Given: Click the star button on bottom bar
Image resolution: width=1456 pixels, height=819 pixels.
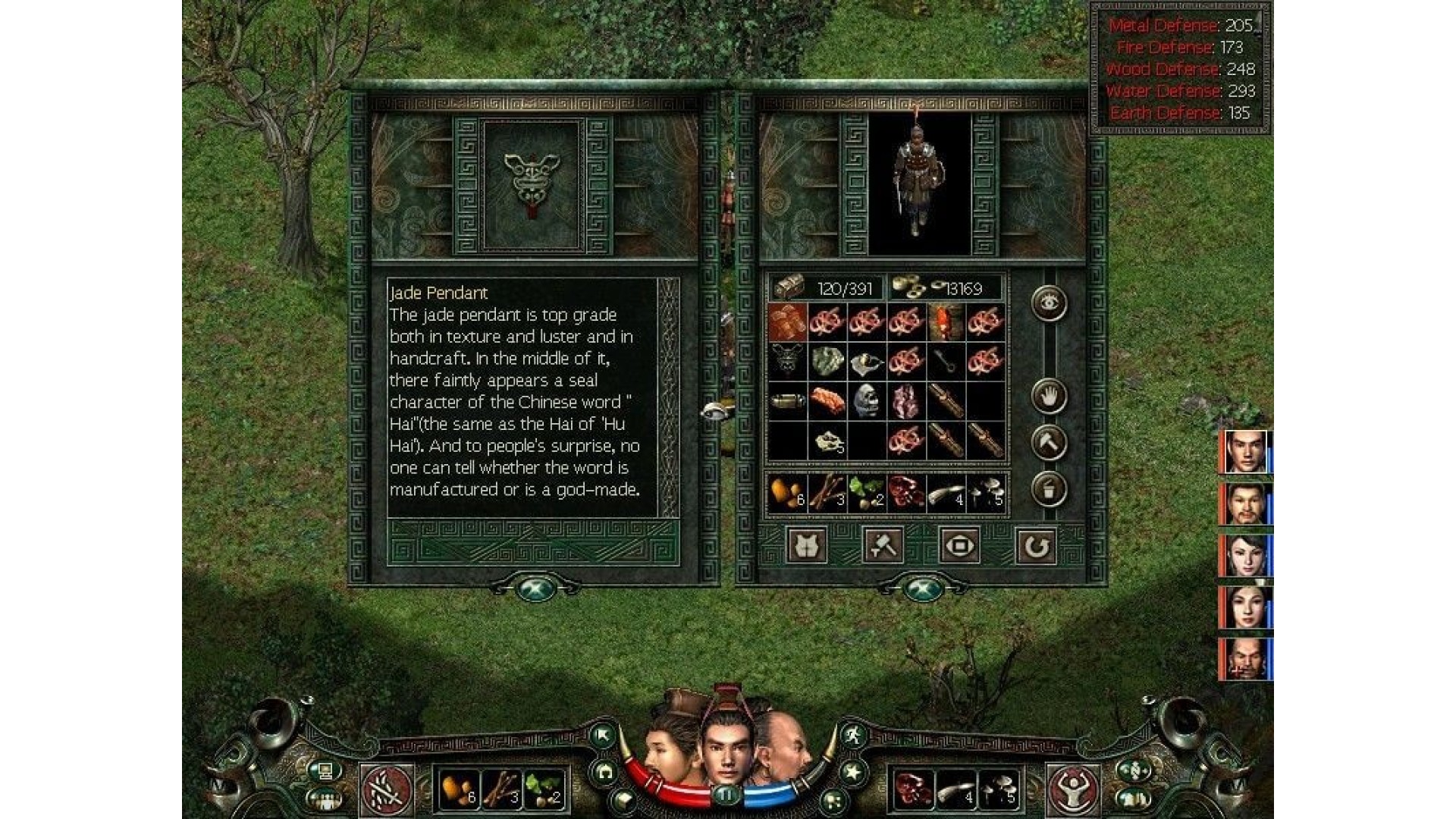Looking at the screenshot, I should coord(853,773).
